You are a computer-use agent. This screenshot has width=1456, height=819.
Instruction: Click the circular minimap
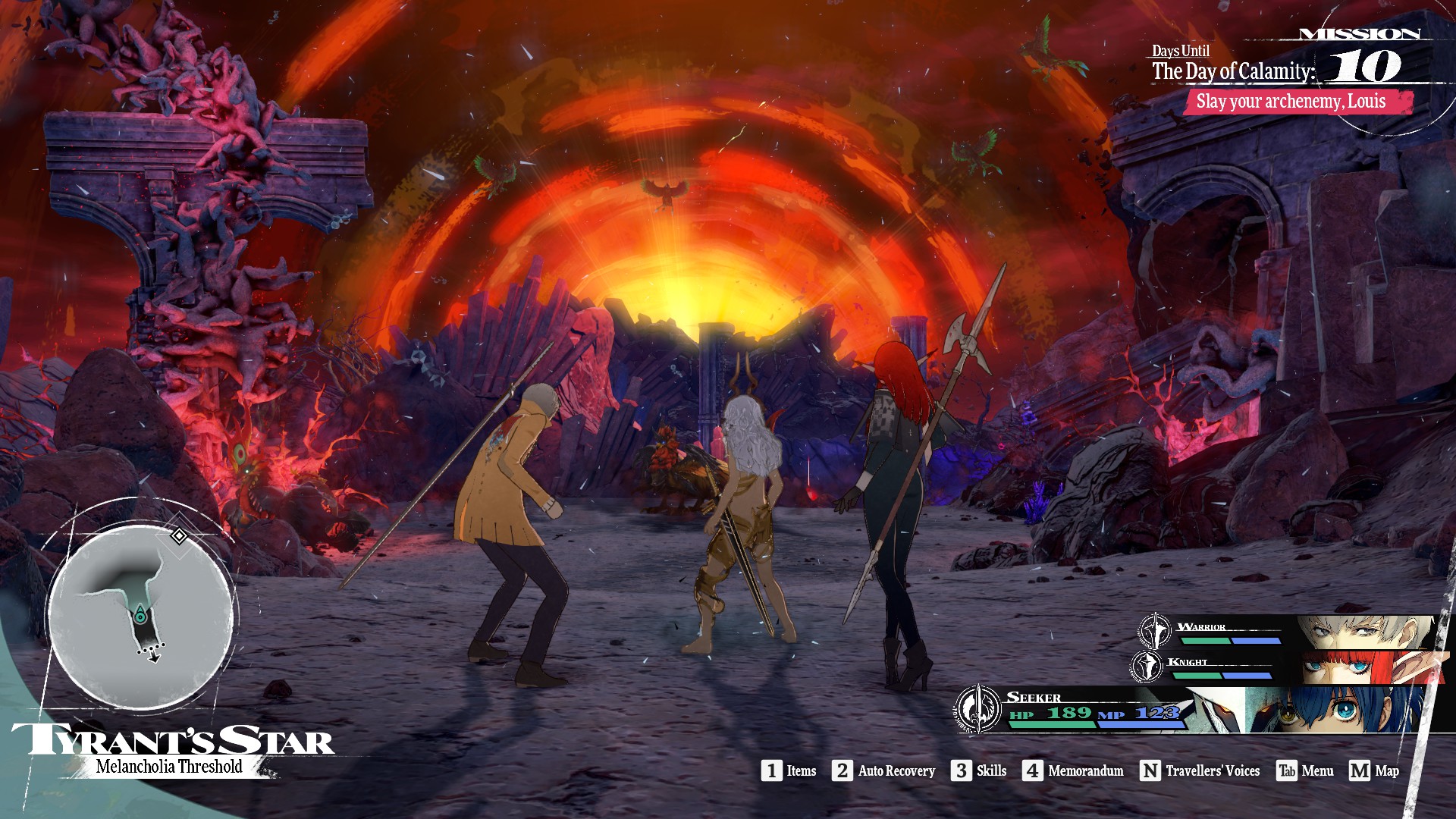click(x=141, y=614)
